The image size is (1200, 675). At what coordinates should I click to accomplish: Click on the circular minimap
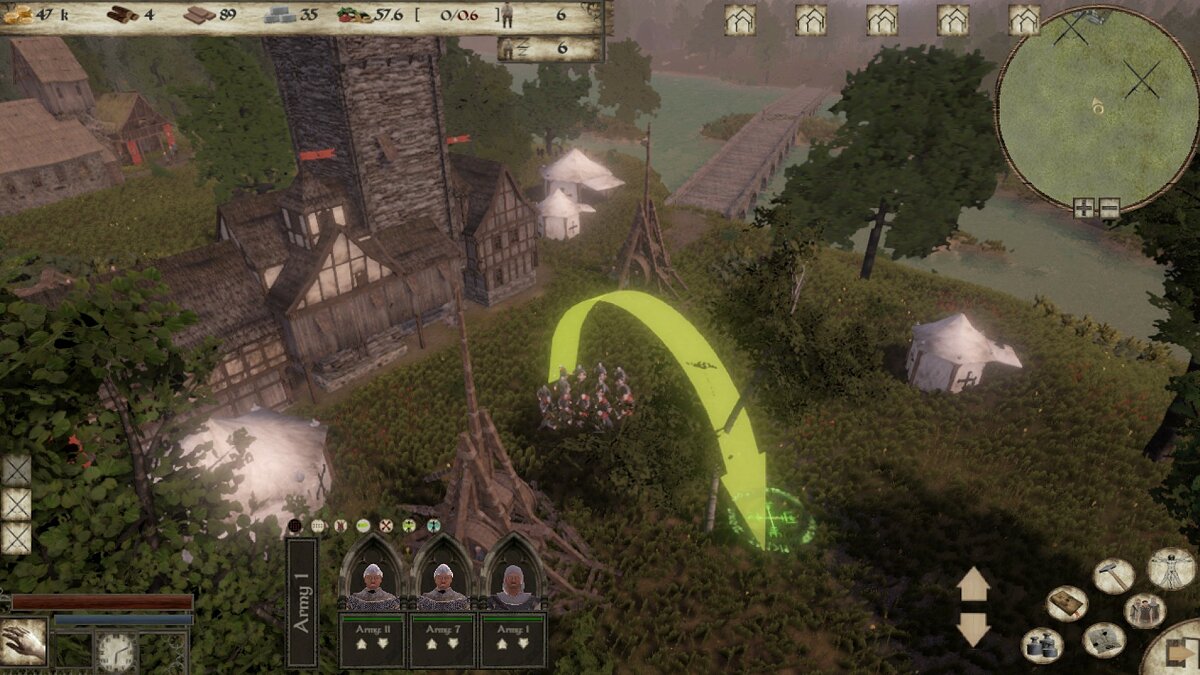pyautogui.click(x=1097, y=105)
